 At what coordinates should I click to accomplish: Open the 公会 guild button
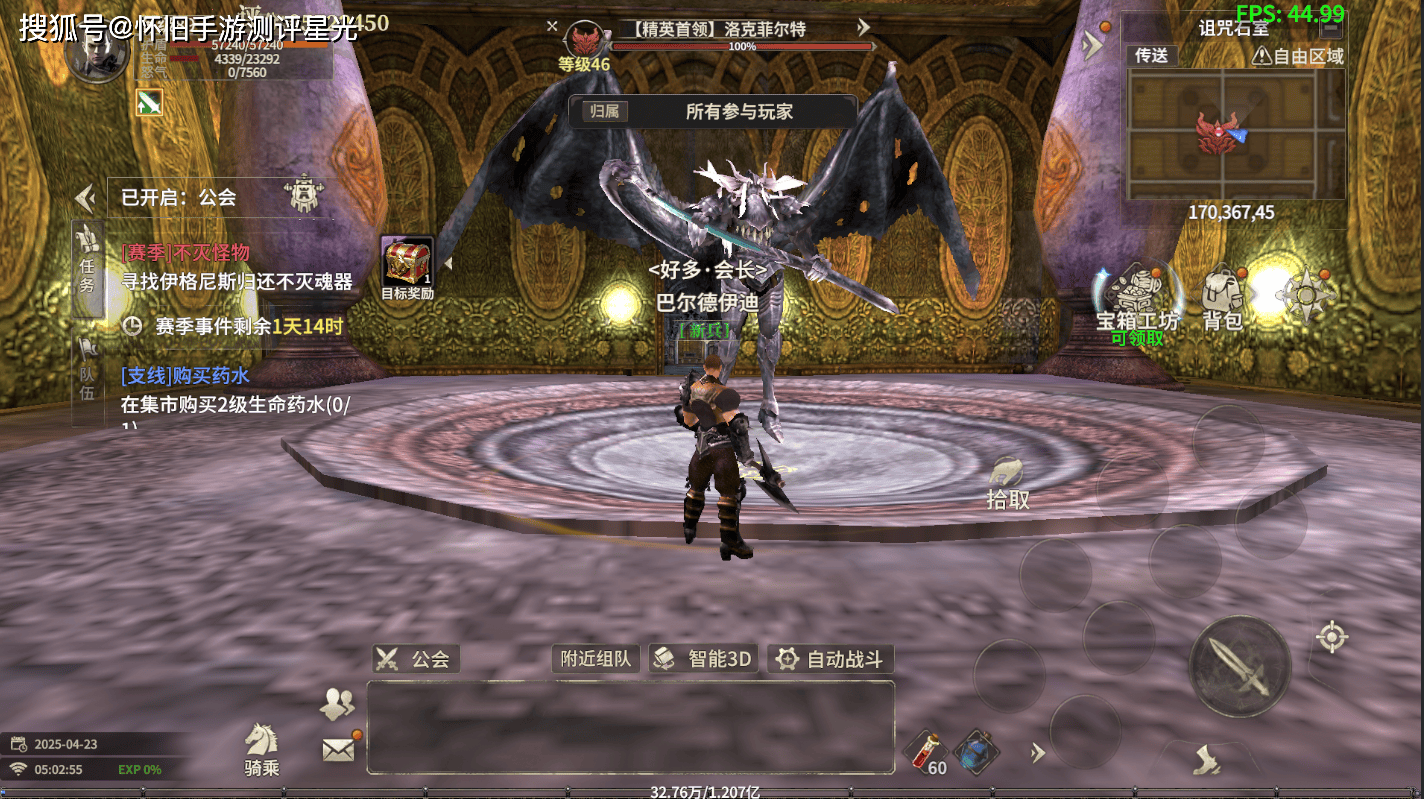(416, 659)
